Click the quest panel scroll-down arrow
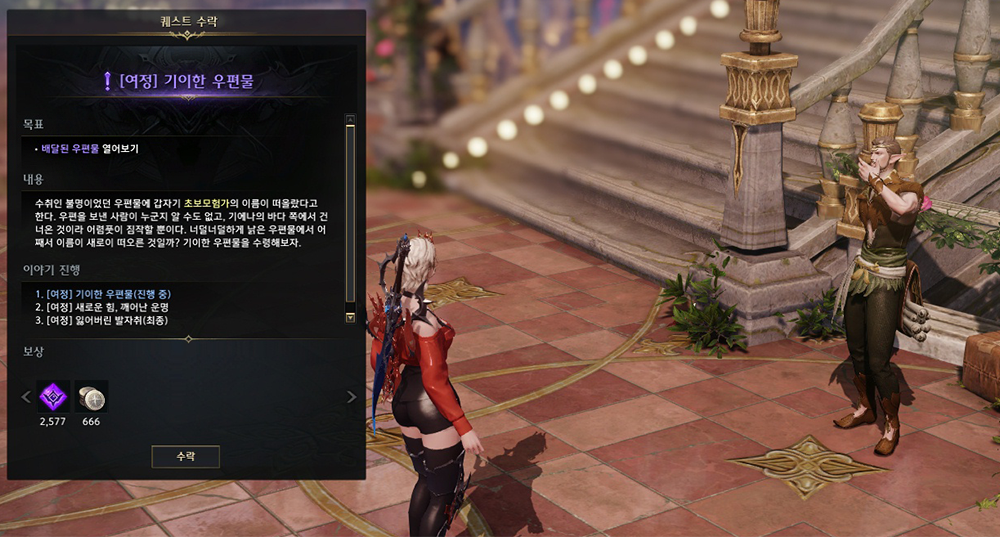 tap(350, 317)
